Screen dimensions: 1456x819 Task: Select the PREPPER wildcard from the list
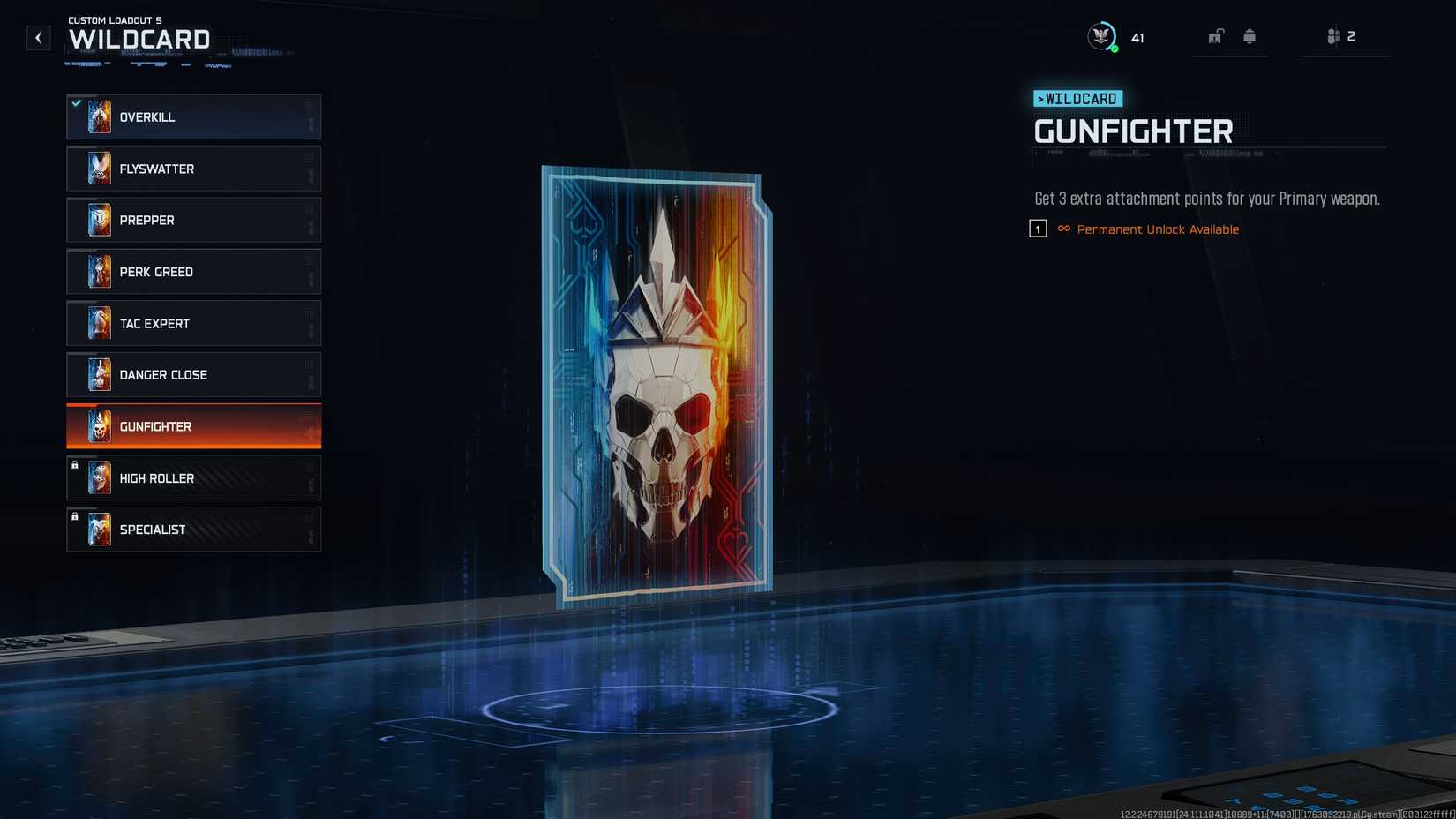pos(193,220)
